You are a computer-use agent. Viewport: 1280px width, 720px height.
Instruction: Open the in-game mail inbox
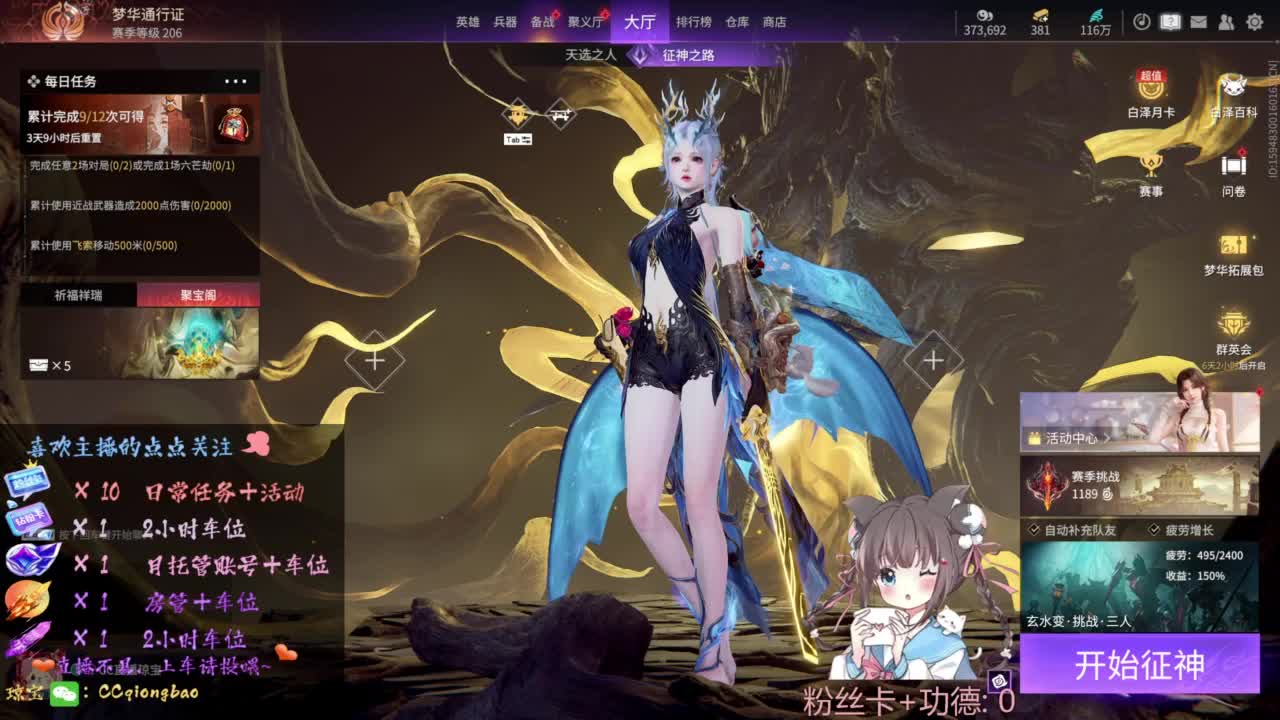pos(1199,21)
